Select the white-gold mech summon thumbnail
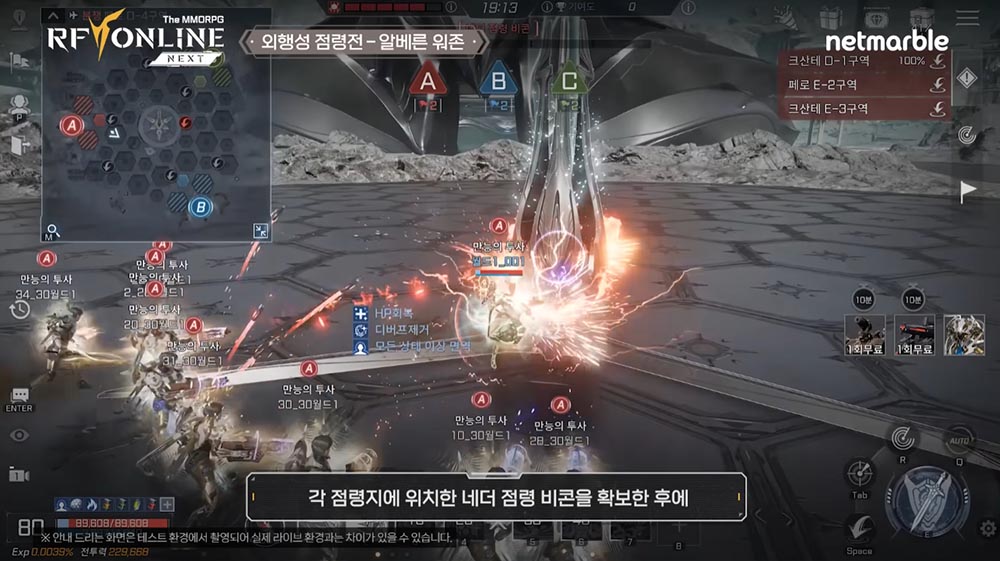The height and width of the screenshot is (561, 1000). tap(964, 335)
